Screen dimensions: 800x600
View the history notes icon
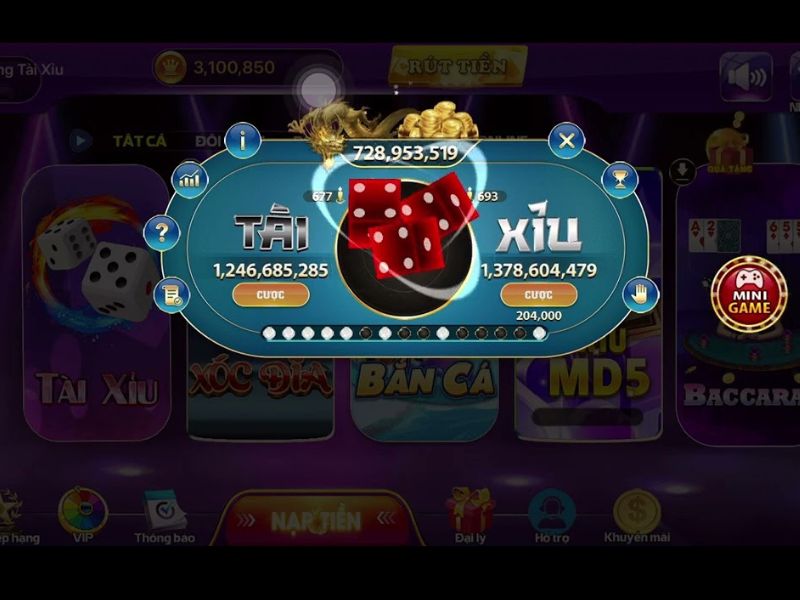coord(174,293)
